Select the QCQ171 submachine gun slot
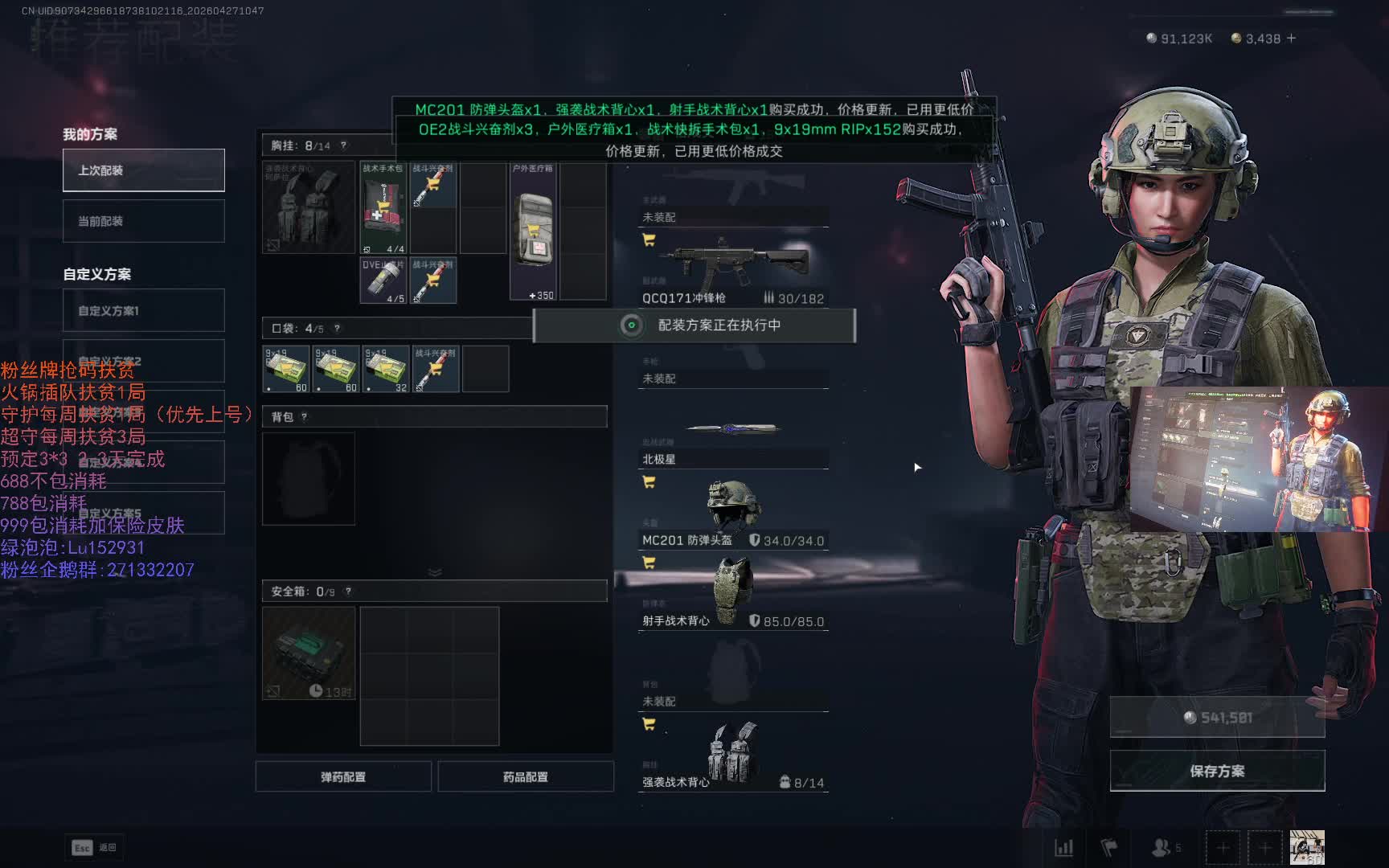This screenshot has height=868, width=1389. tap(732, 269)
